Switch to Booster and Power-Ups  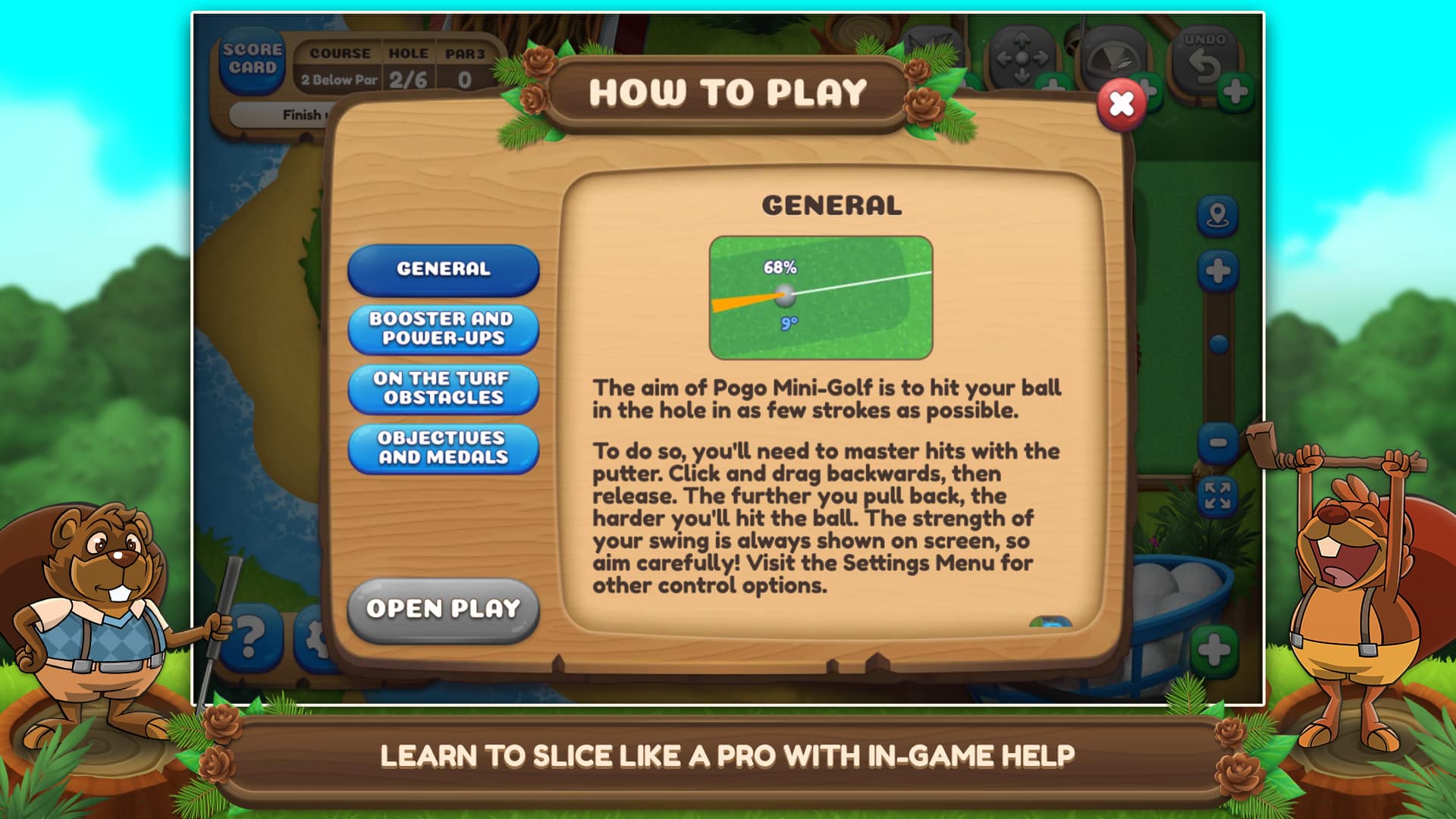click(x=442, y=328)
